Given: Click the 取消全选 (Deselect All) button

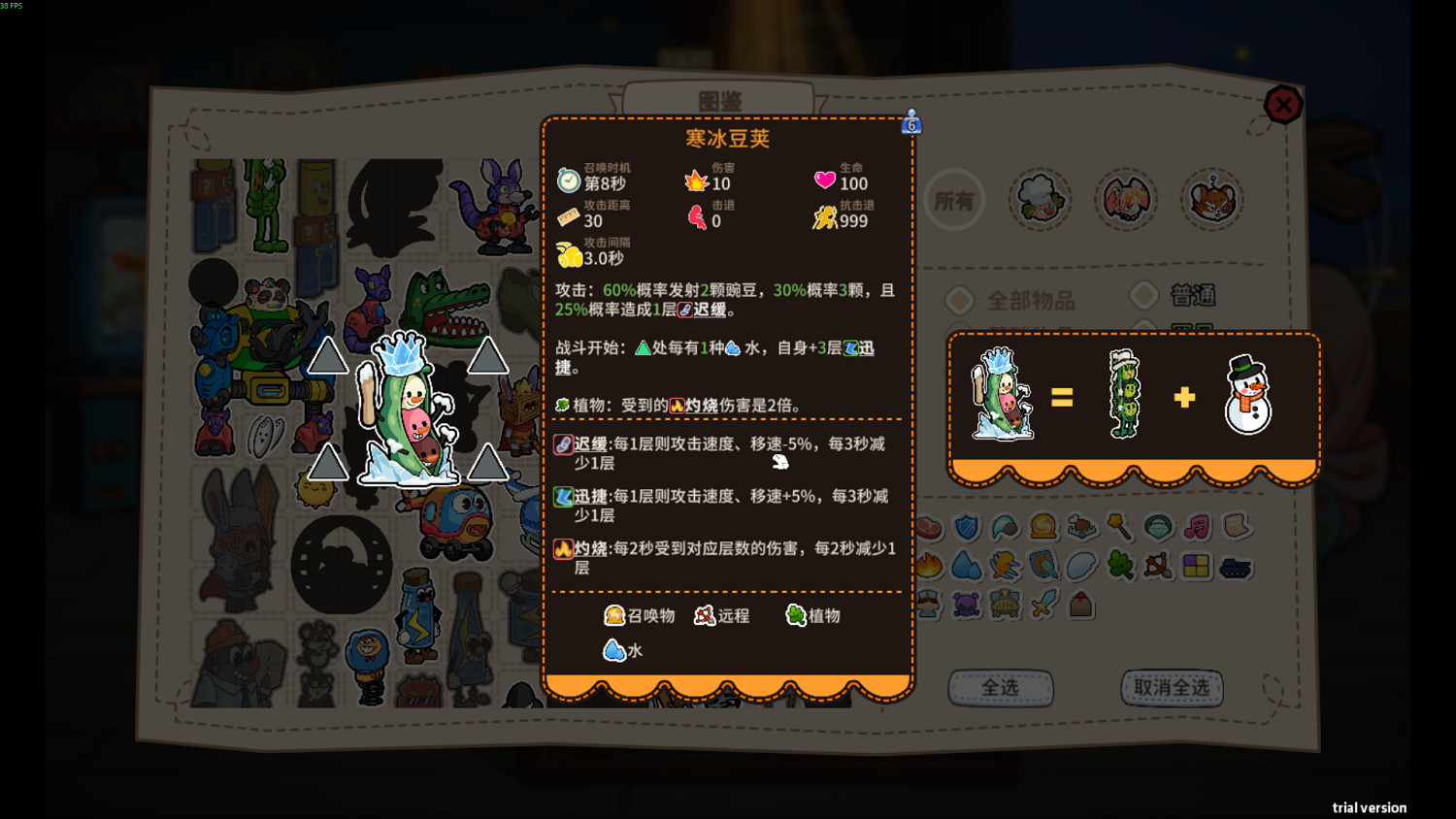Looking at the screenshot, I should click(1172, 687).
